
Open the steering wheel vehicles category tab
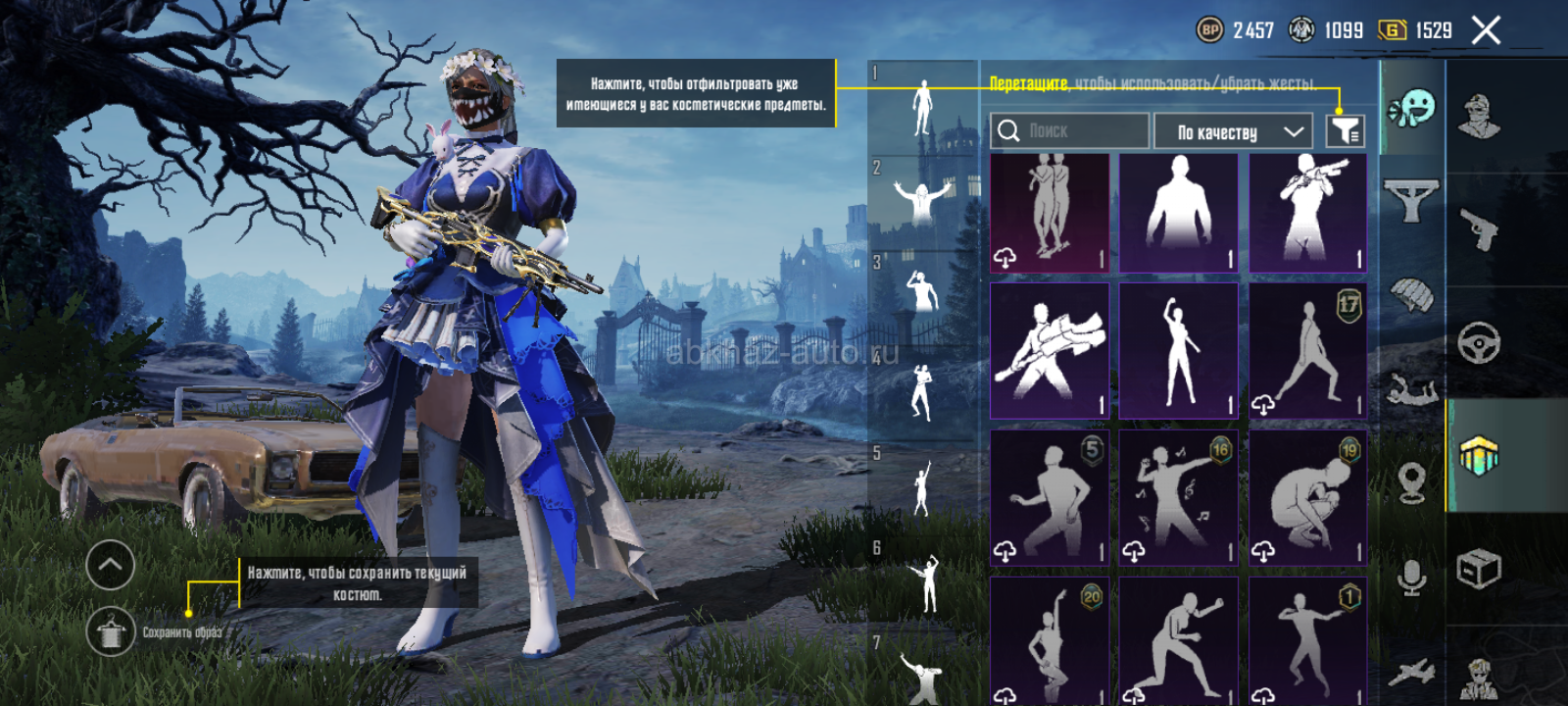(x=1479, y=343)
